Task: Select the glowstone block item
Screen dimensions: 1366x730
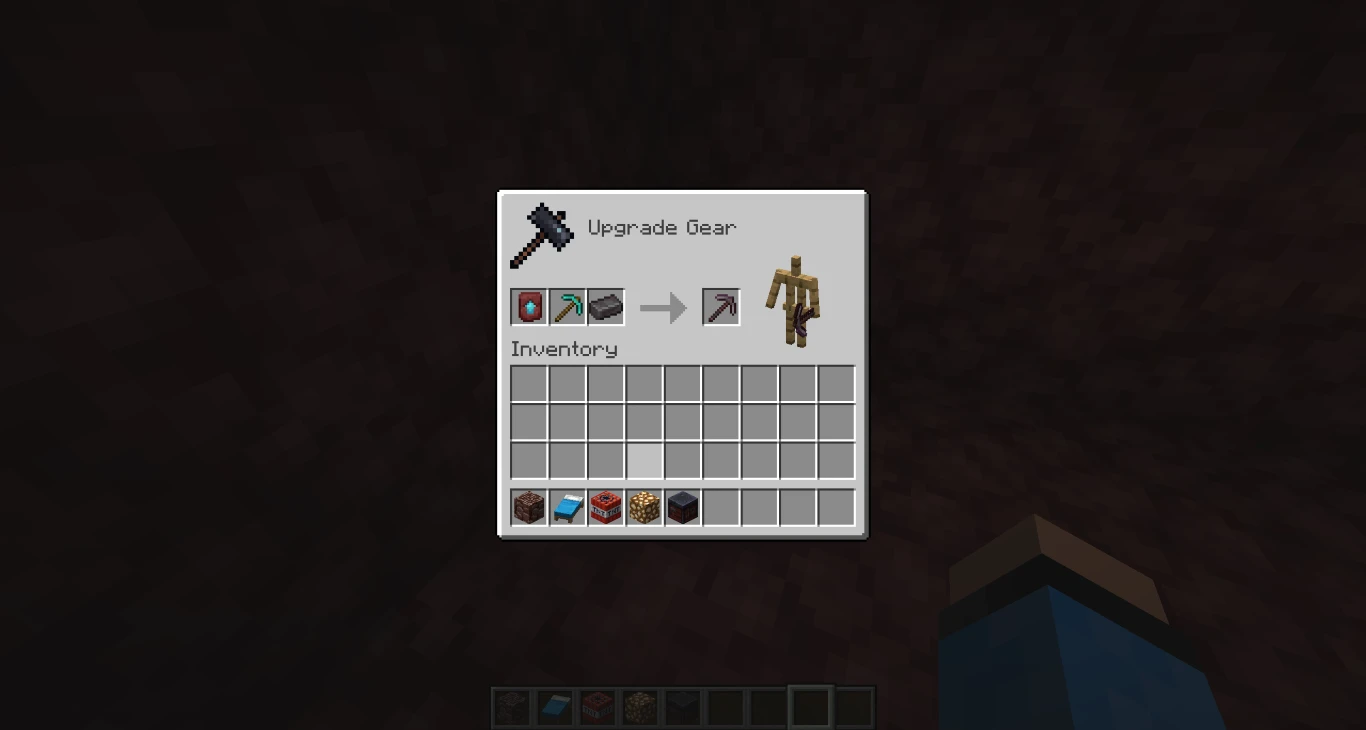Action: pos(643,507)
